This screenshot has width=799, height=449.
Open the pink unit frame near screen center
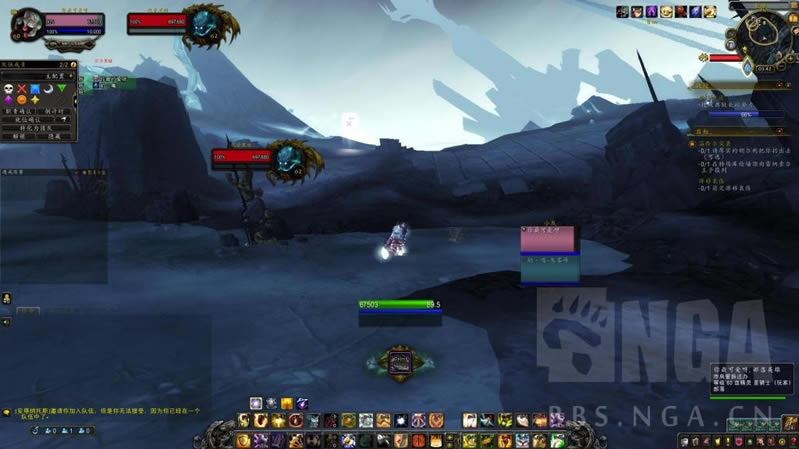coord(548,239)
